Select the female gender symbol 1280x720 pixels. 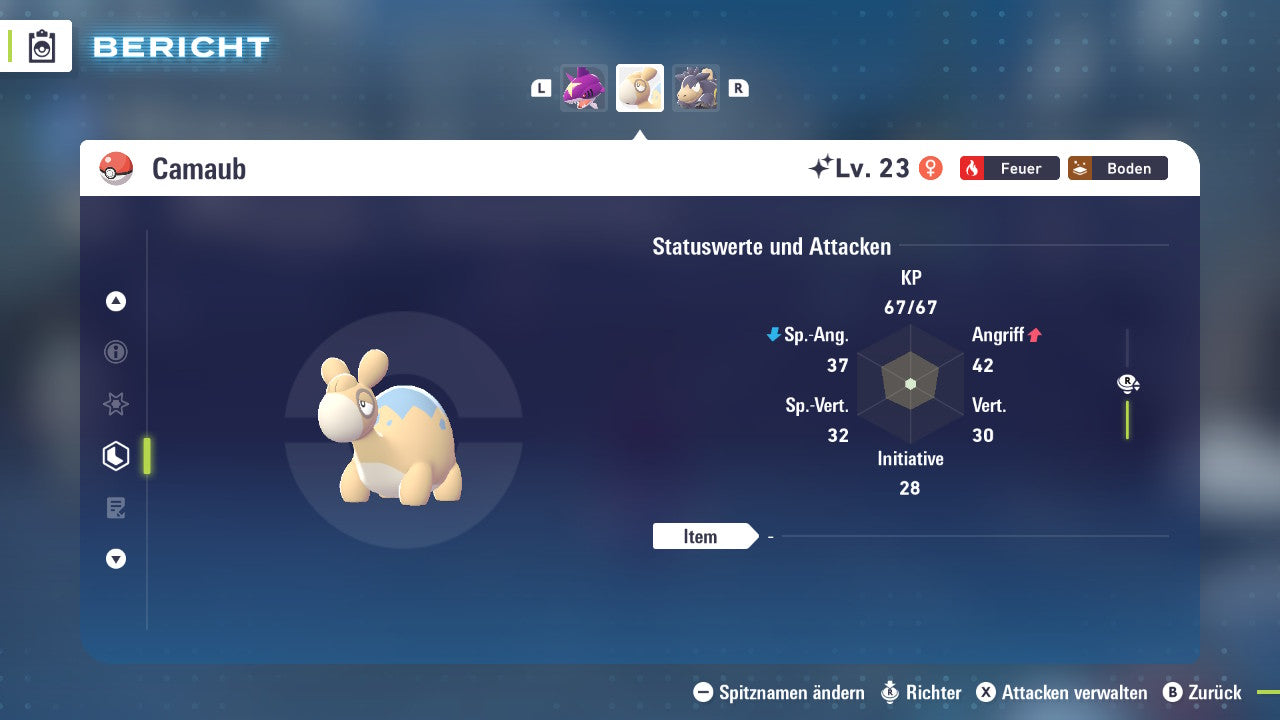tap(931, 168)
